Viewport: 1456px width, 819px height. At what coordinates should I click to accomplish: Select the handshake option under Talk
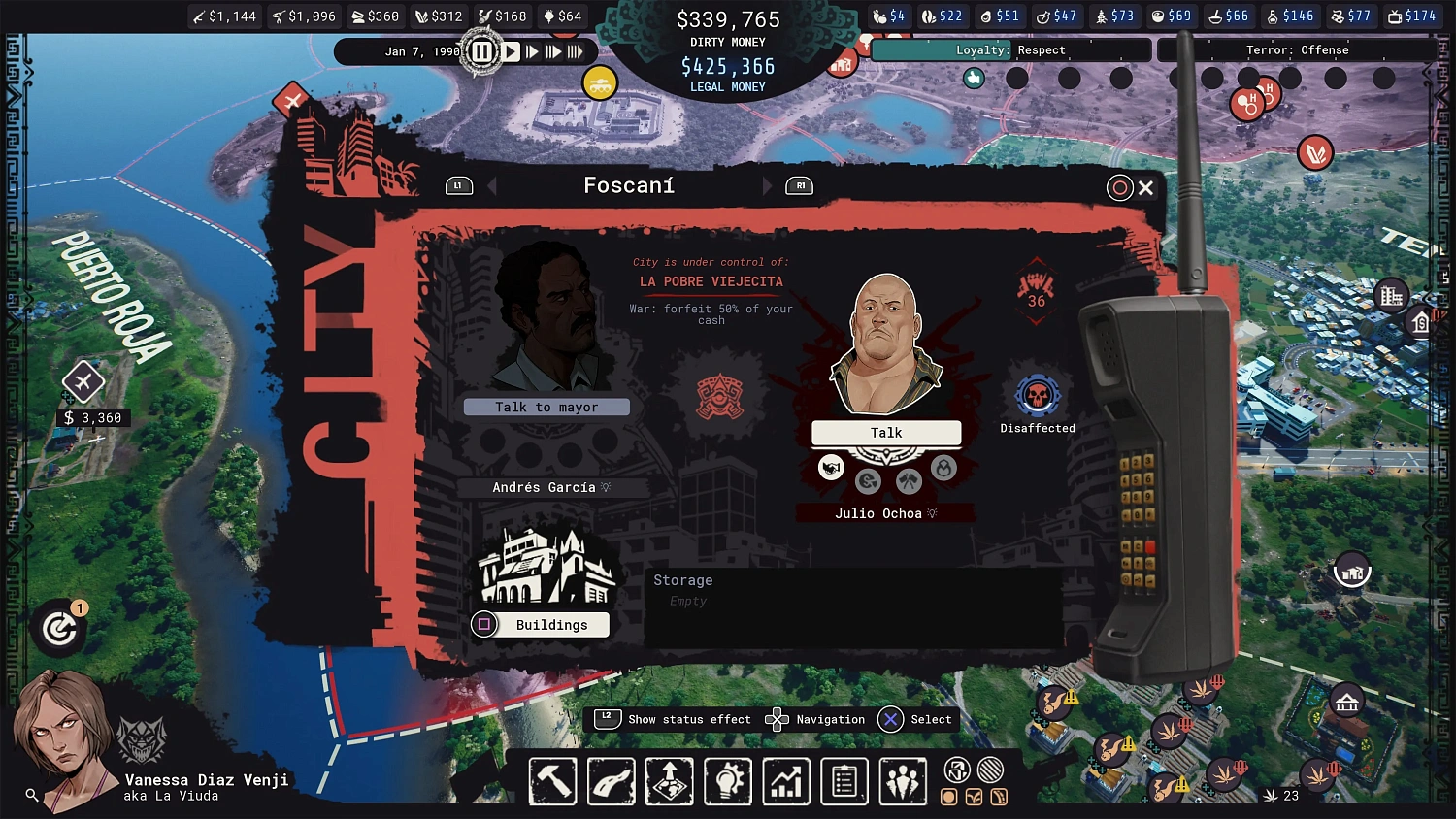(x=831, y=467)
